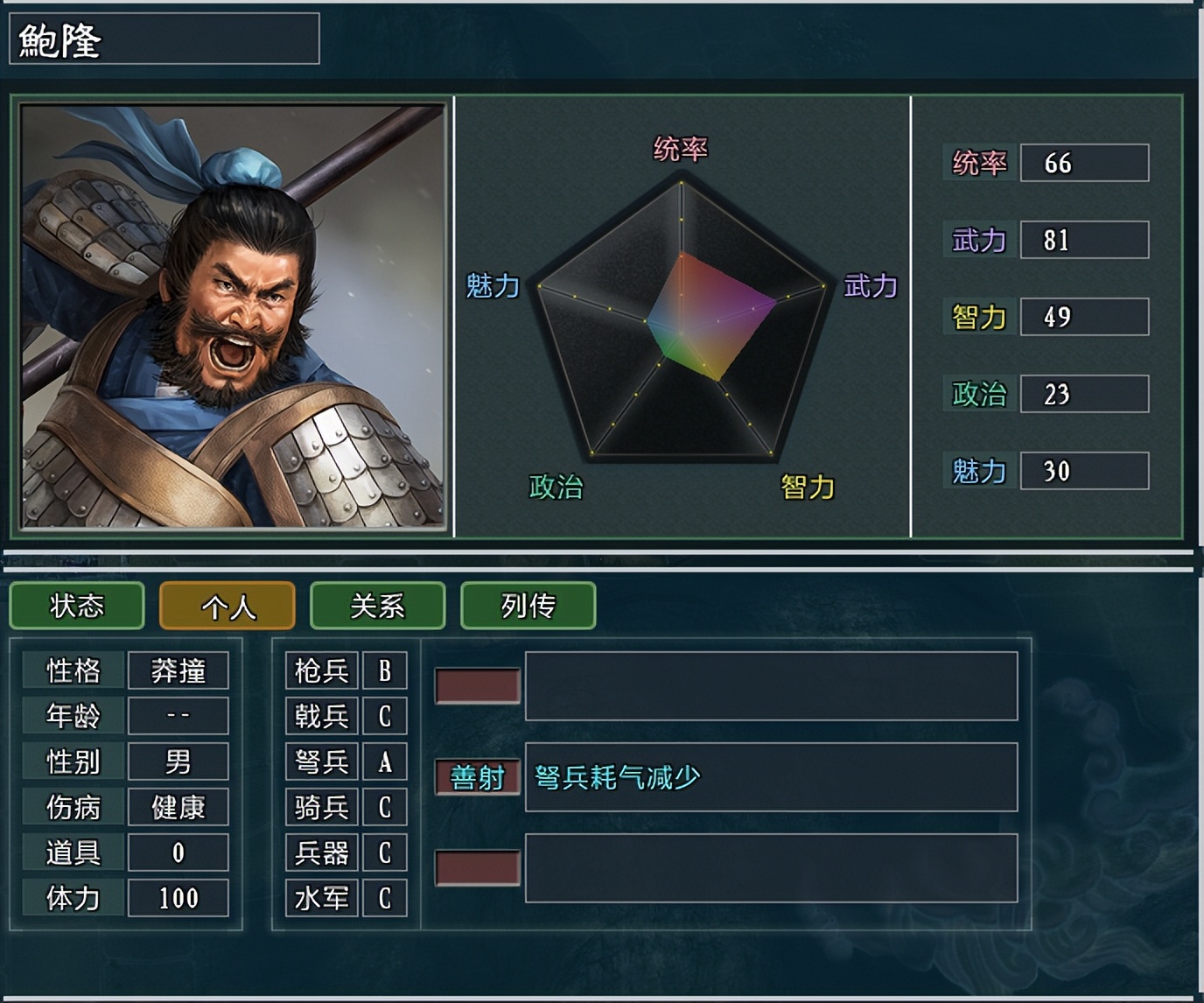Open the 伤病 (injury) value 健康
1204x1003 pixels.
178,807
